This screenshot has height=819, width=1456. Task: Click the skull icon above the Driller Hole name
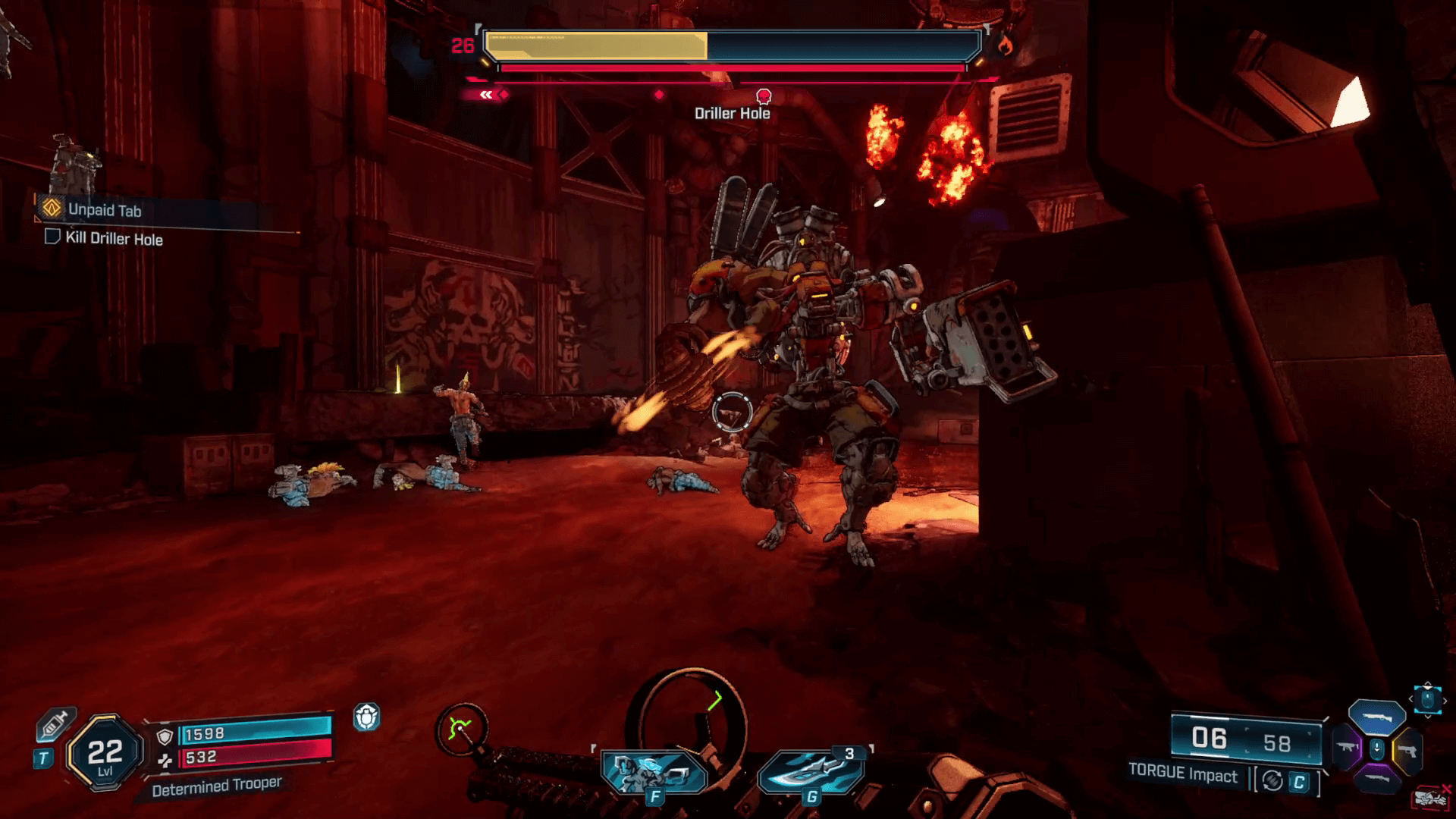click(x=763, y=96)
